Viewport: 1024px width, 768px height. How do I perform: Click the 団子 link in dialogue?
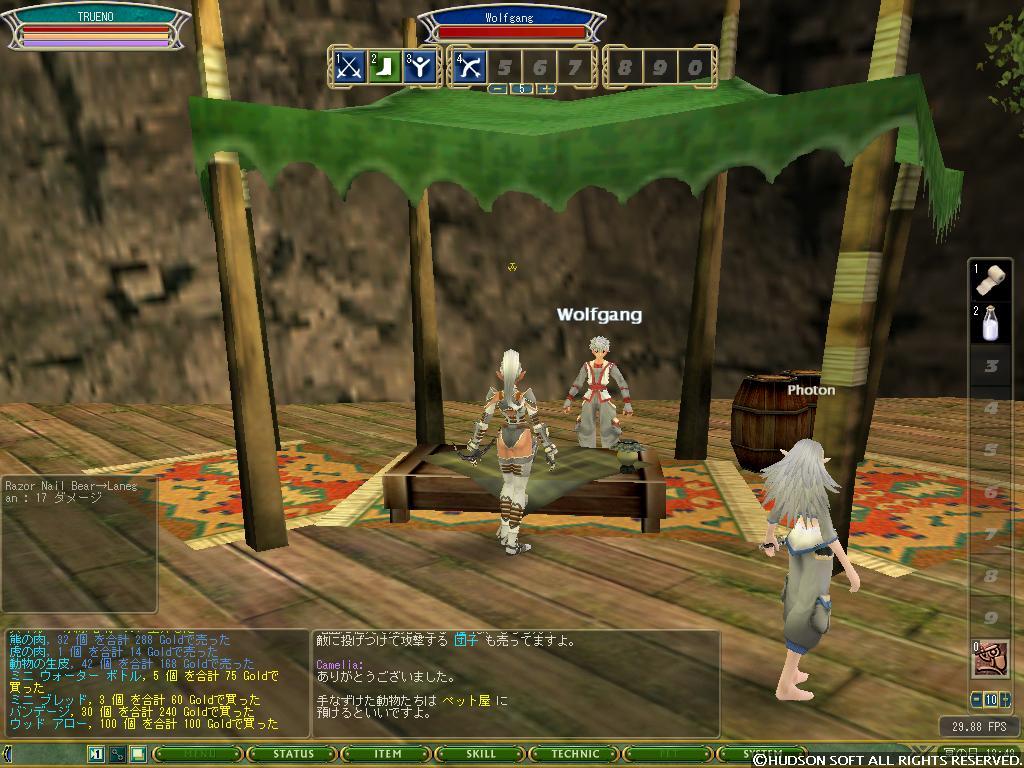466,640
